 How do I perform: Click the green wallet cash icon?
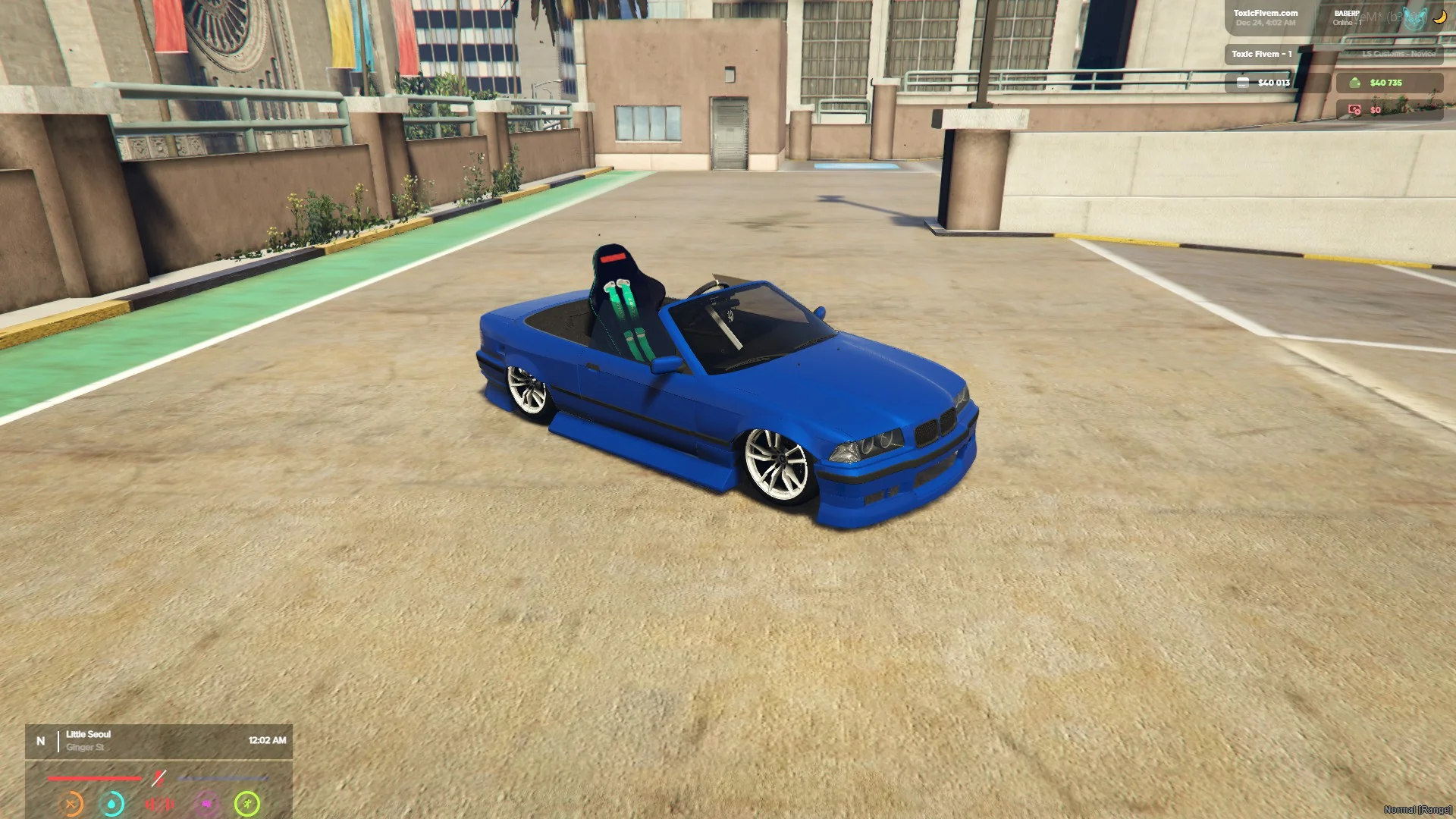(1354, 83)
